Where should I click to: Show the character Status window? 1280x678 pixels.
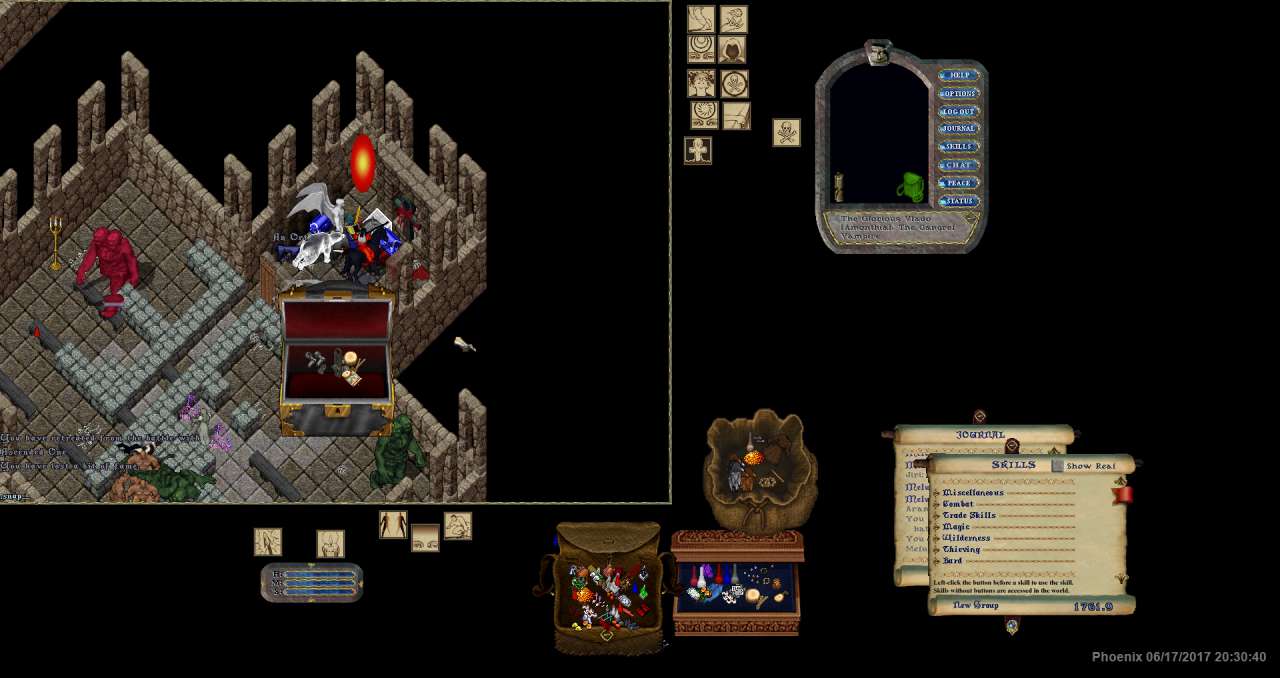point(958,201)
